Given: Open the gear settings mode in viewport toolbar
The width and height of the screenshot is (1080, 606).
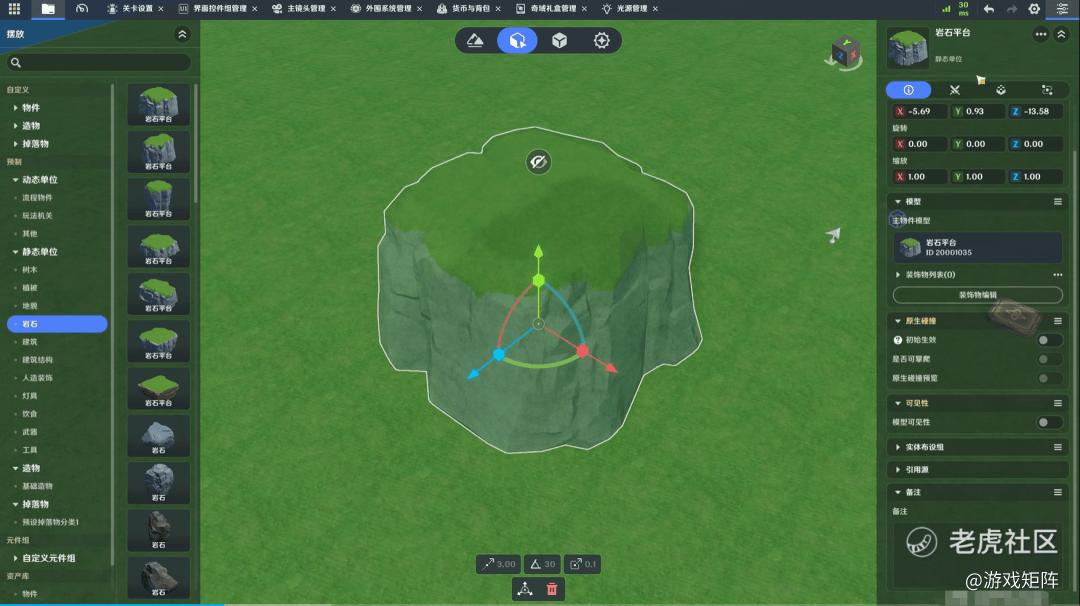Looking at the screenshot, I should pyautogui.click(x=601, y=41).
